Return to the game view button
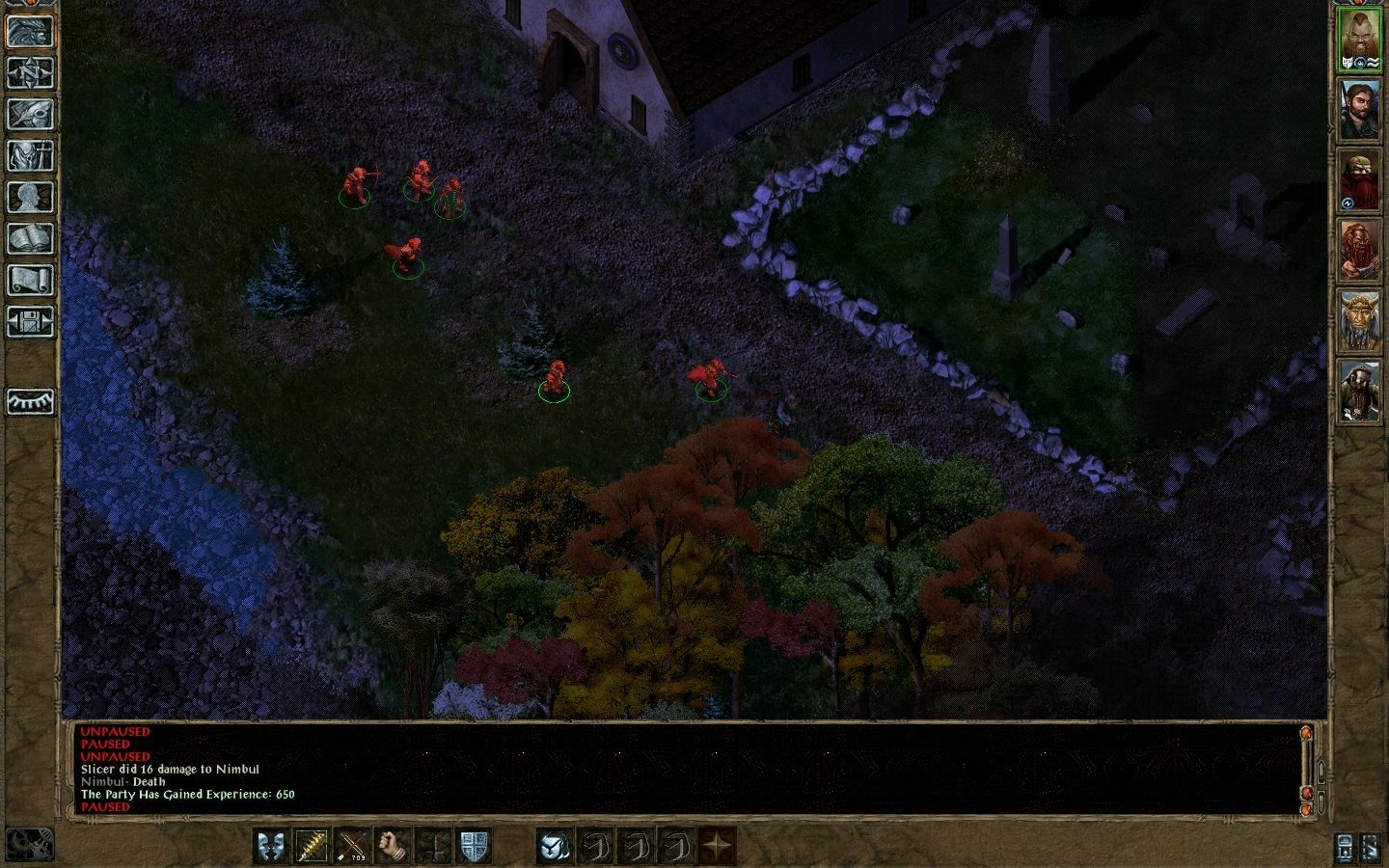The width and height of the screenshot is (1389, 868). pyautogui.click(x=30, y=31)
